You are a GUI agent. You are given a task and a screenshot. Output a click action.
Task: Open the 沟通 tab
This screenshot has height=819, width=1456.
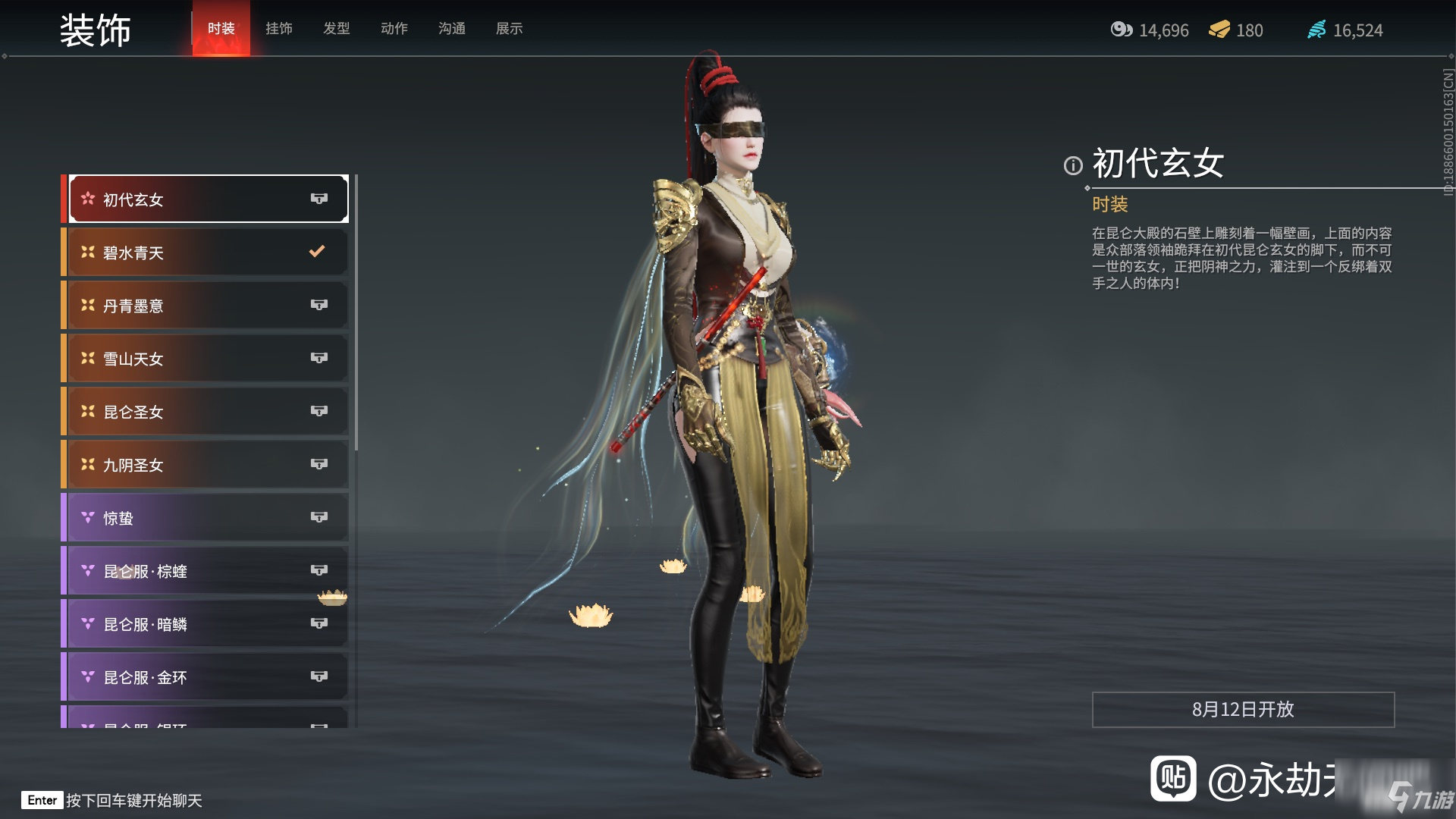[x=451, y=29]
